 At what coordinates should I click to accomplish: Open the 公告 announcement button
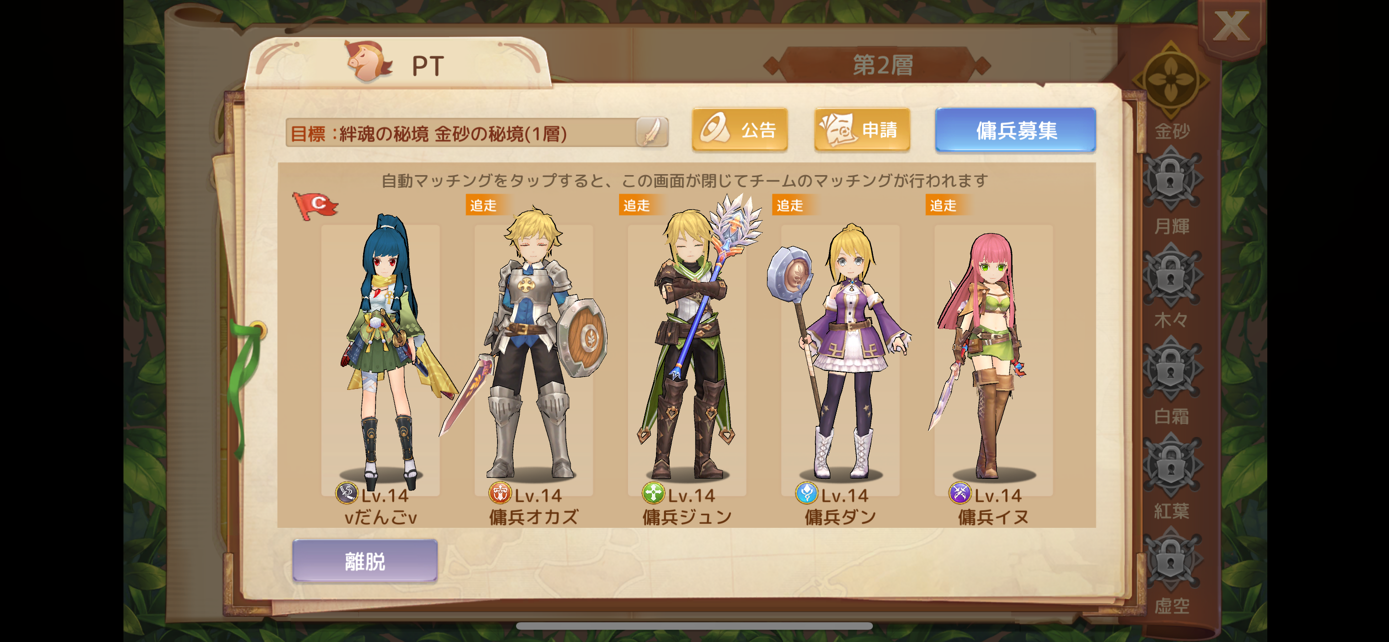pos(740,130)
